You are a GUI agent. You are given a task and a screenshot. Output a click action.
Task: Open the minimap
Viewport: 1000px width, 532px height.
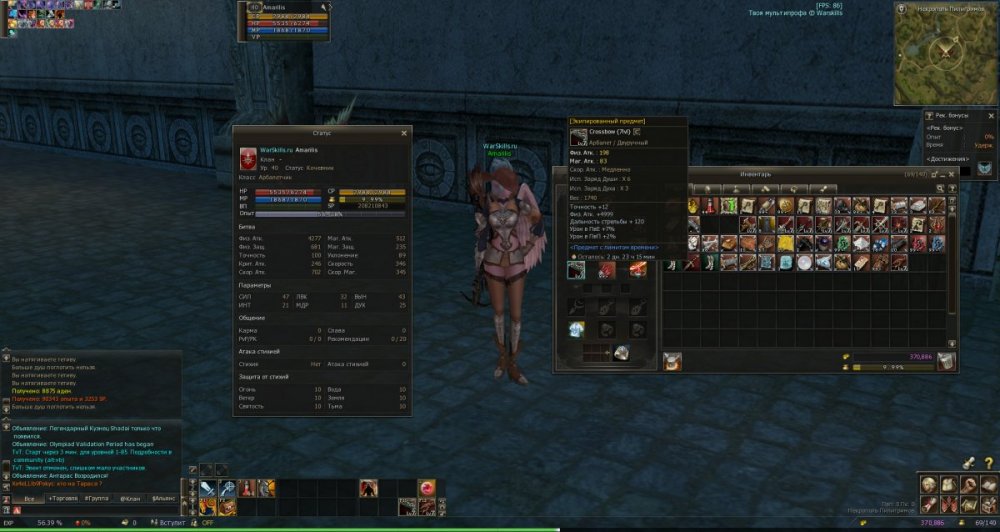(945, 53)
